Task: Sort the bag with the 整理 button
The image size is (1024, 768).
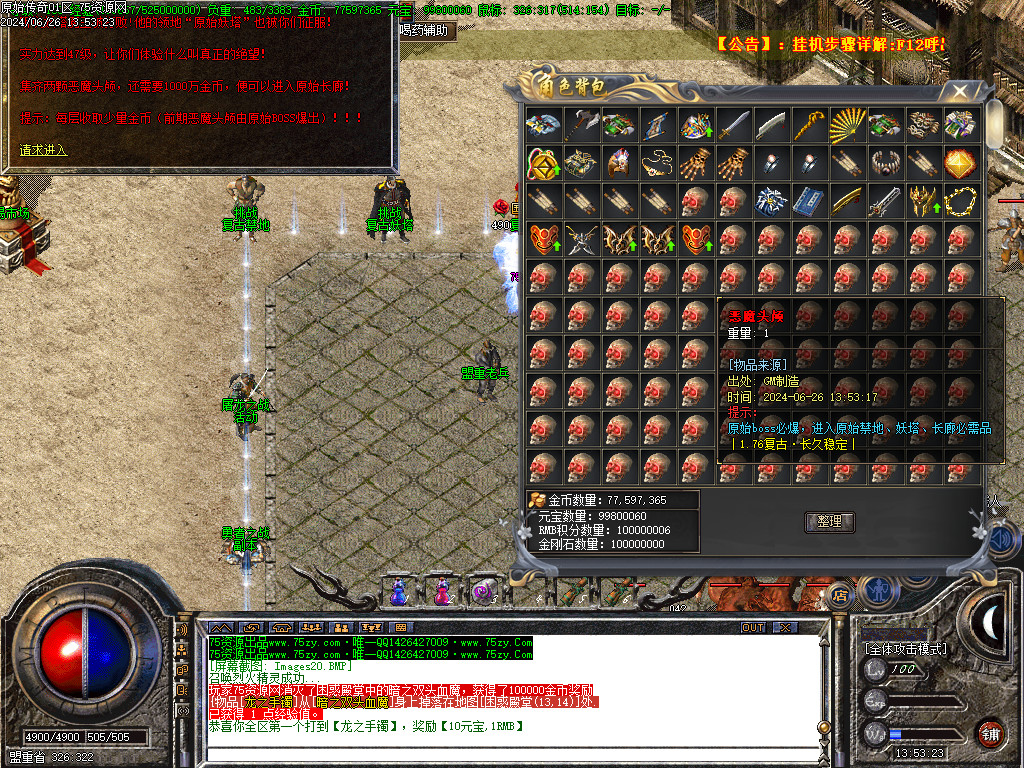Action: (x=829, y=521)
